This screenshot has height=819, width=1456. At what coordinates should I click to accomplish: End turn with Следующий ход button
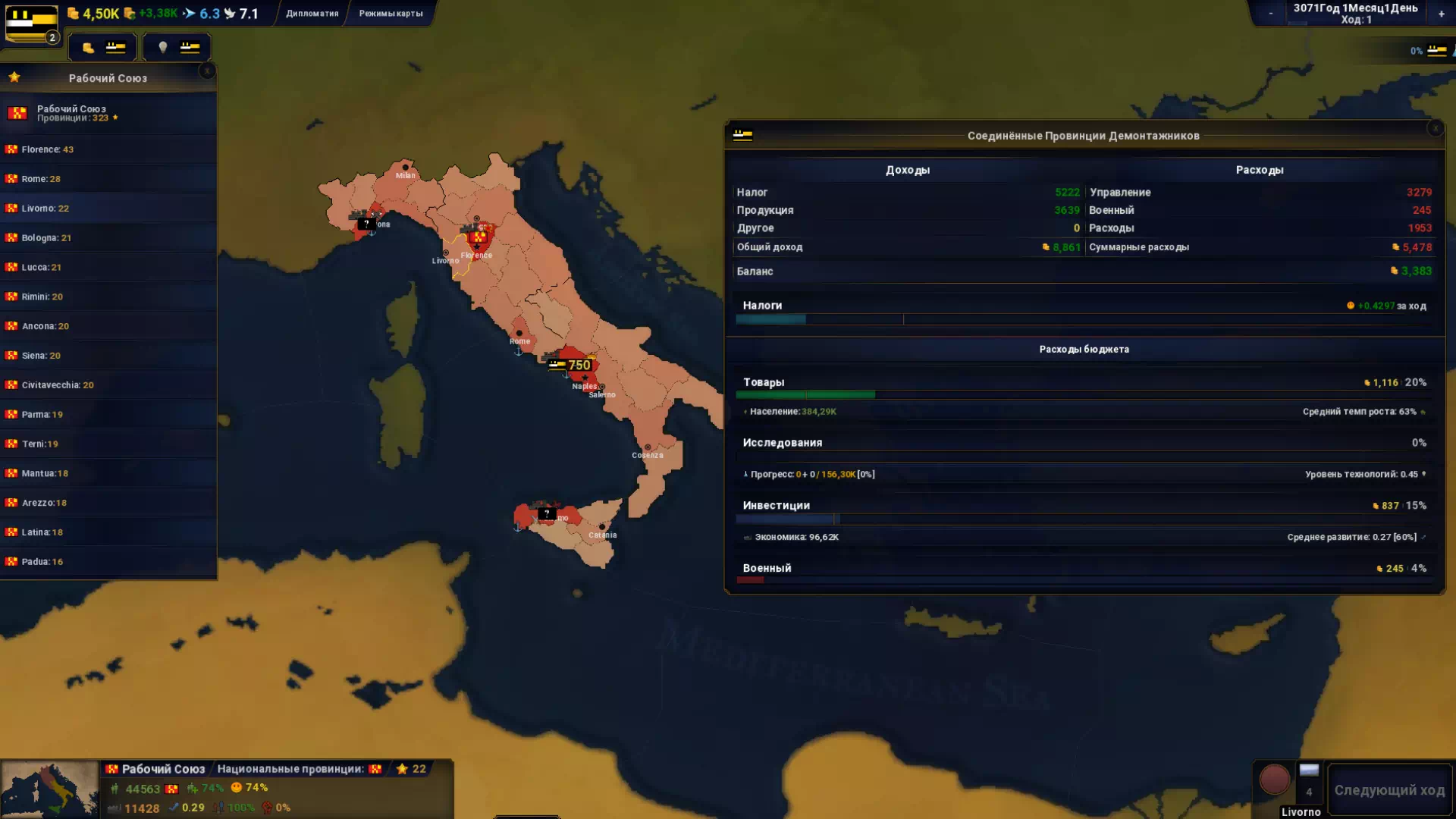[x=1389, y=790]
